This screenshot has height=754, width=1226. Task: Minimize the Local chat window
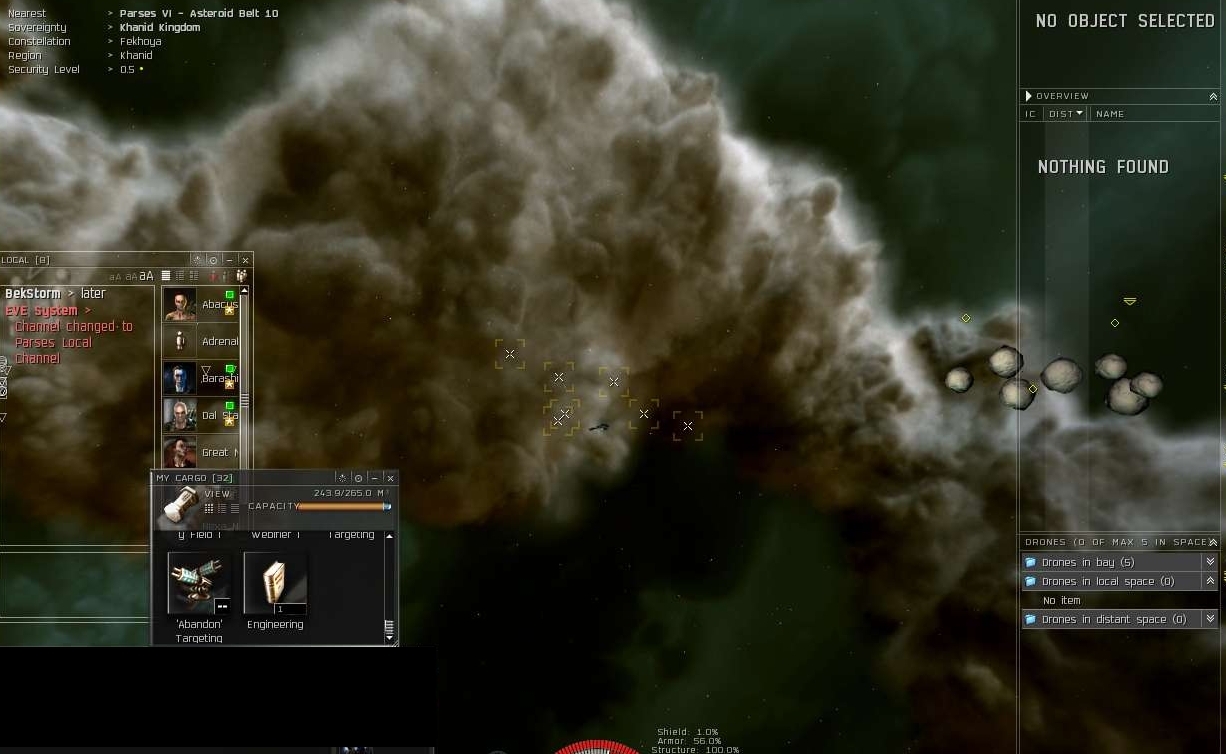tap(229, 260)
